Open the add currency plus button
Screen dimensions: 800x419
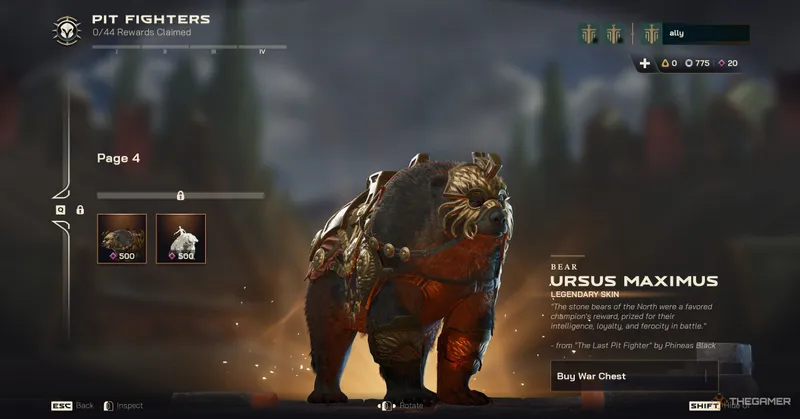(645, 63)
